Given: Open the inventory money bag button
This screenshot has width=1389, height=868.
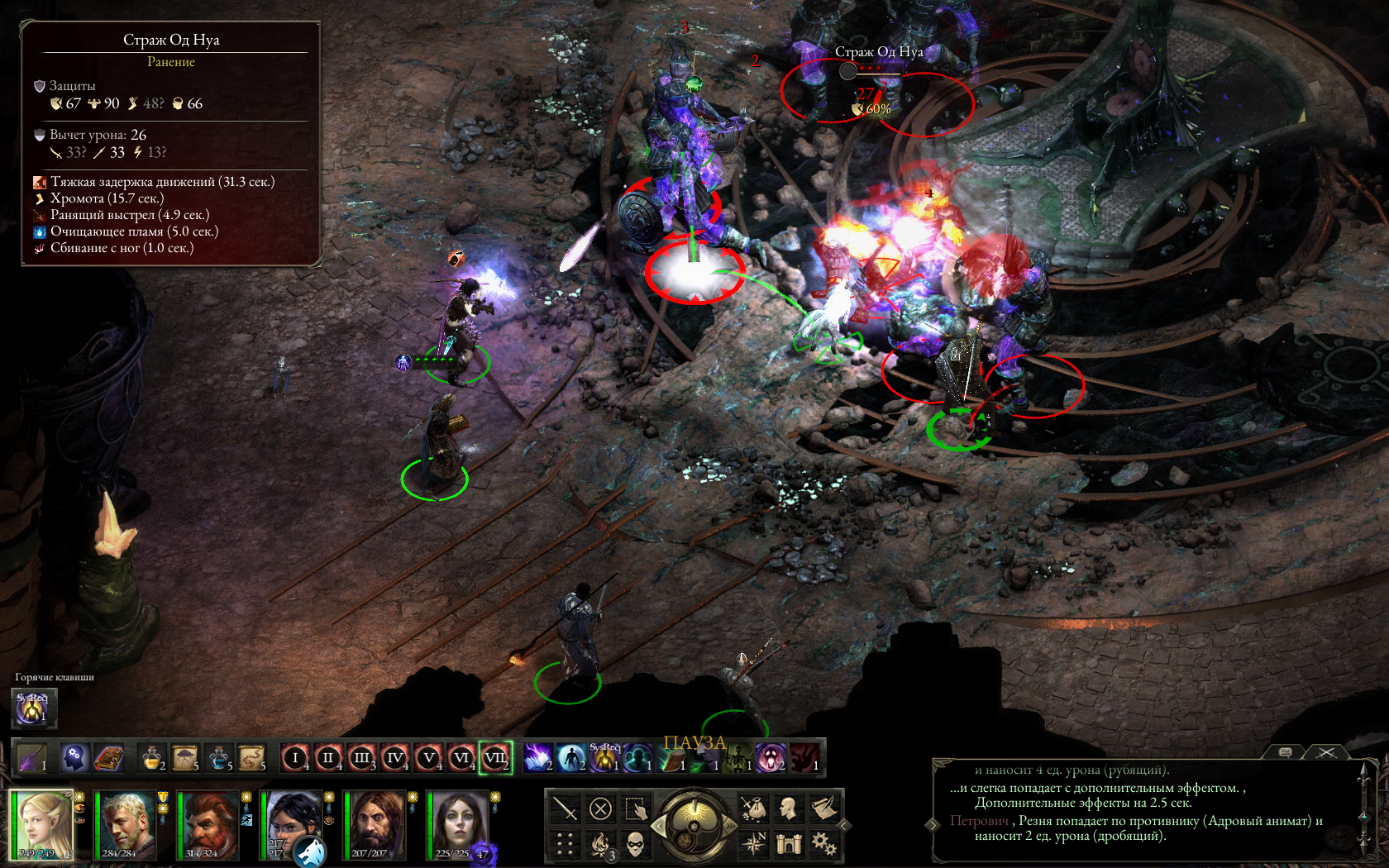Looking at the screenshot, I should coord(753,808).
